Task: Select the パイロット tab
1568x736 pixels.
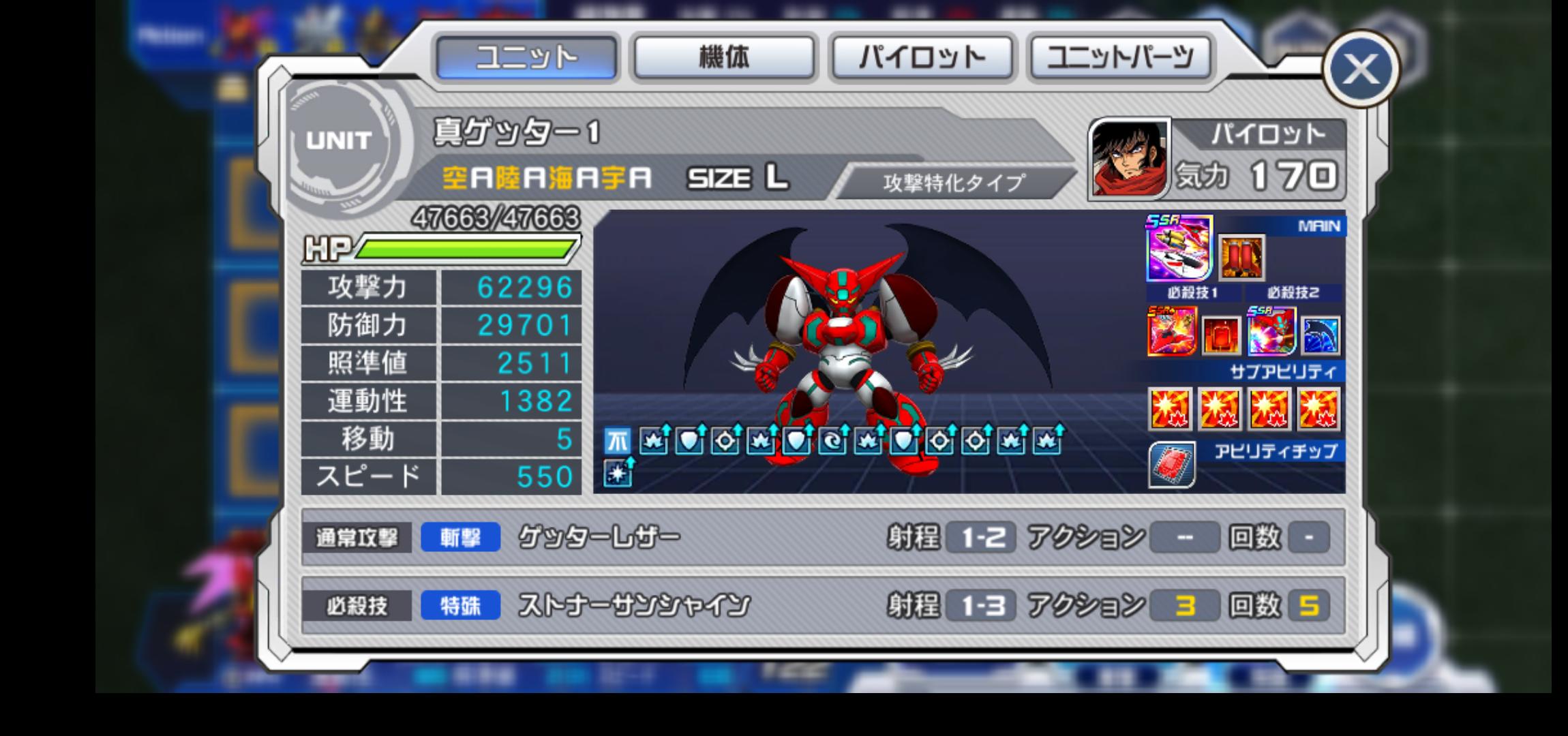Action: click(922, 57)
